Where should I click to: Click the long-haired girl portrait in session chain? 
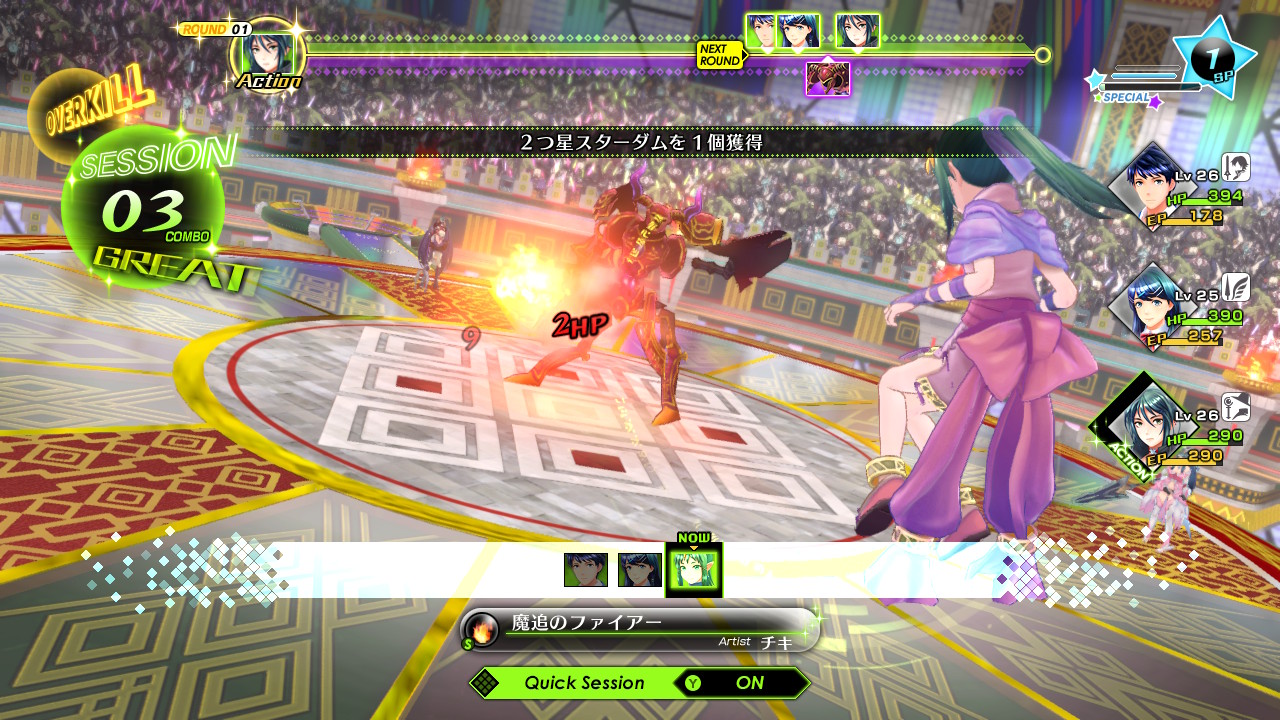[x=639, y=570]
